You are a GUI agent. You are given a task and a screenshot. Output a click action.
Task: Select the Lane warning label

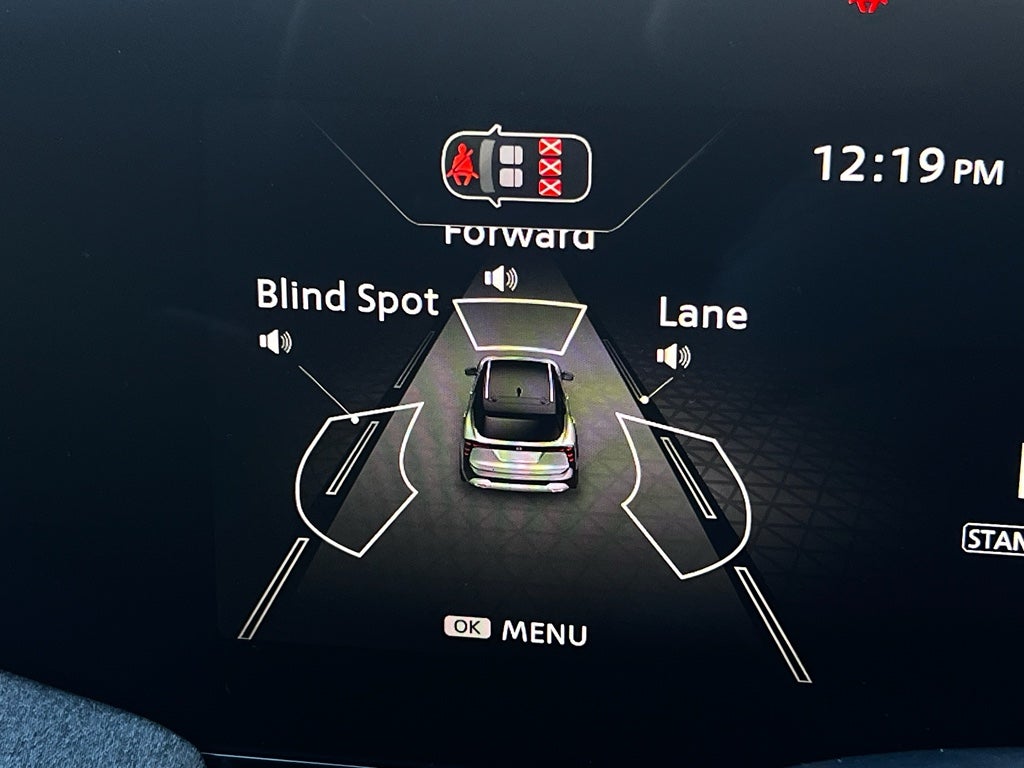702,314
